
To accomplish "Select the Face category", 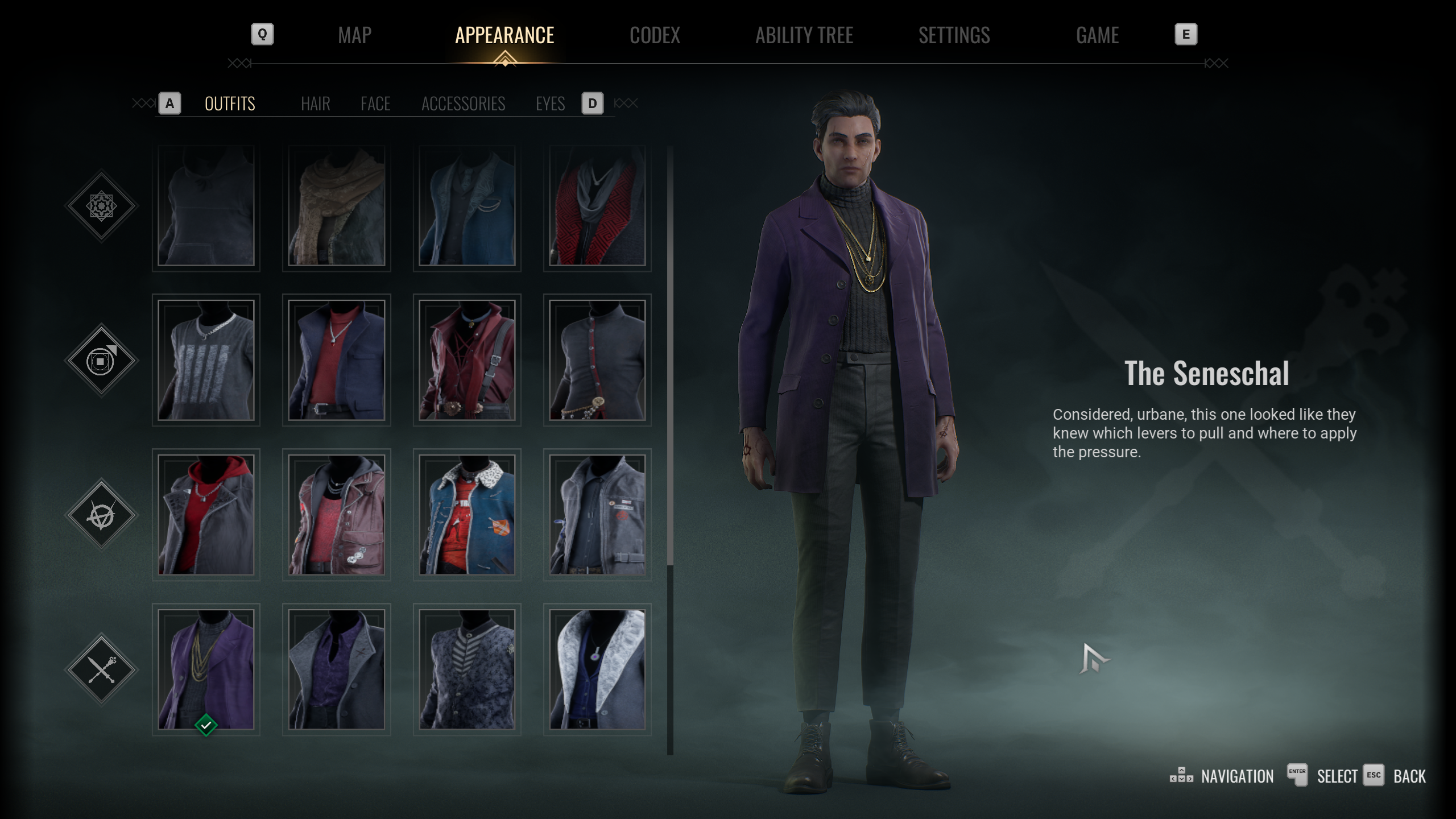I will [375, 104].
